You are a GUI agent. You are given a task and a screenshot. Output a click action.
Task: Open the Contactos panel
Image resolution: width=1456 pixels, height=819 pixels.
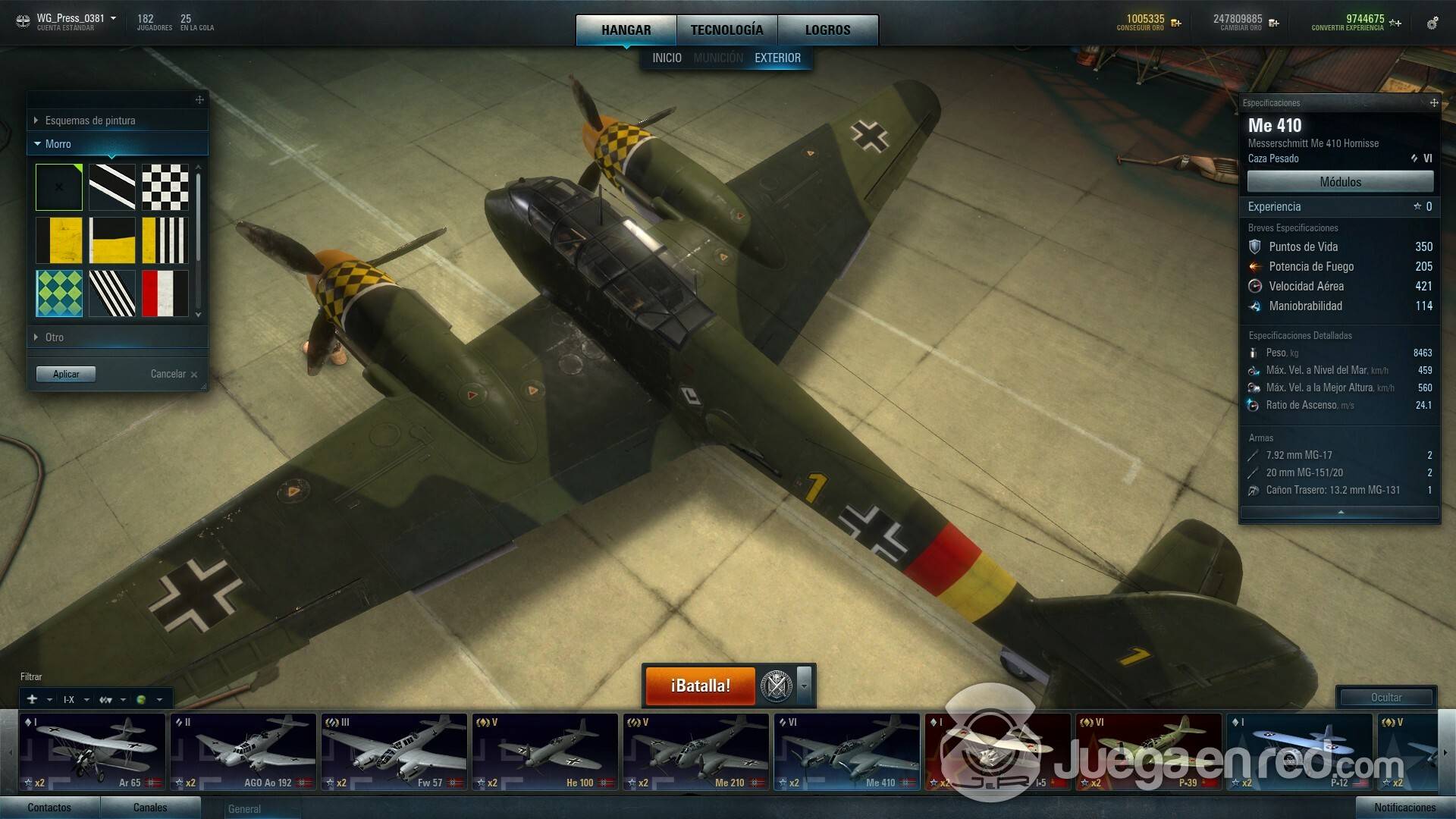point(49,808)
